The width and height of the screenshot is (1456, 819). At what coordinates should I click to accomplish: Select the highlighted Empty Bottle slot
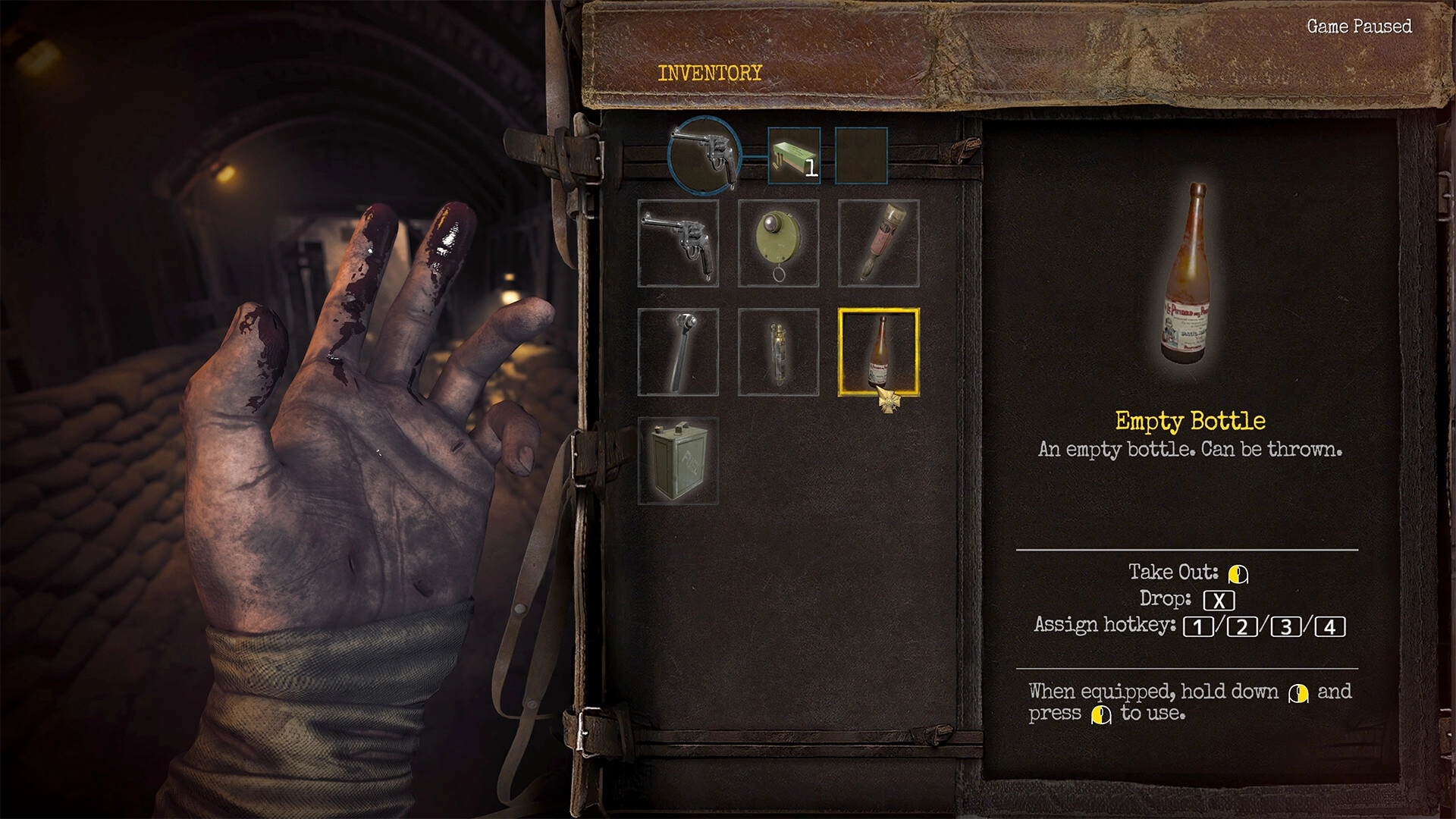(879, 352)
